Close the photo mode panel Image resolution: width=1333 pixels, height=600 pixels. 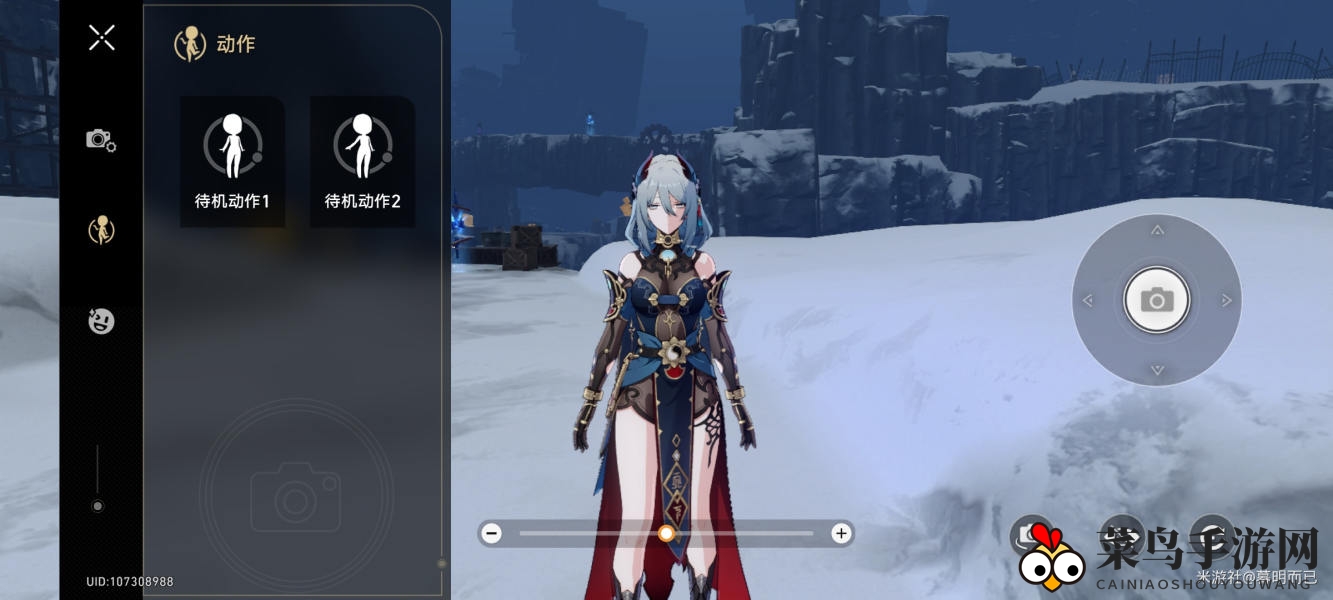click(x=101, y=38)
